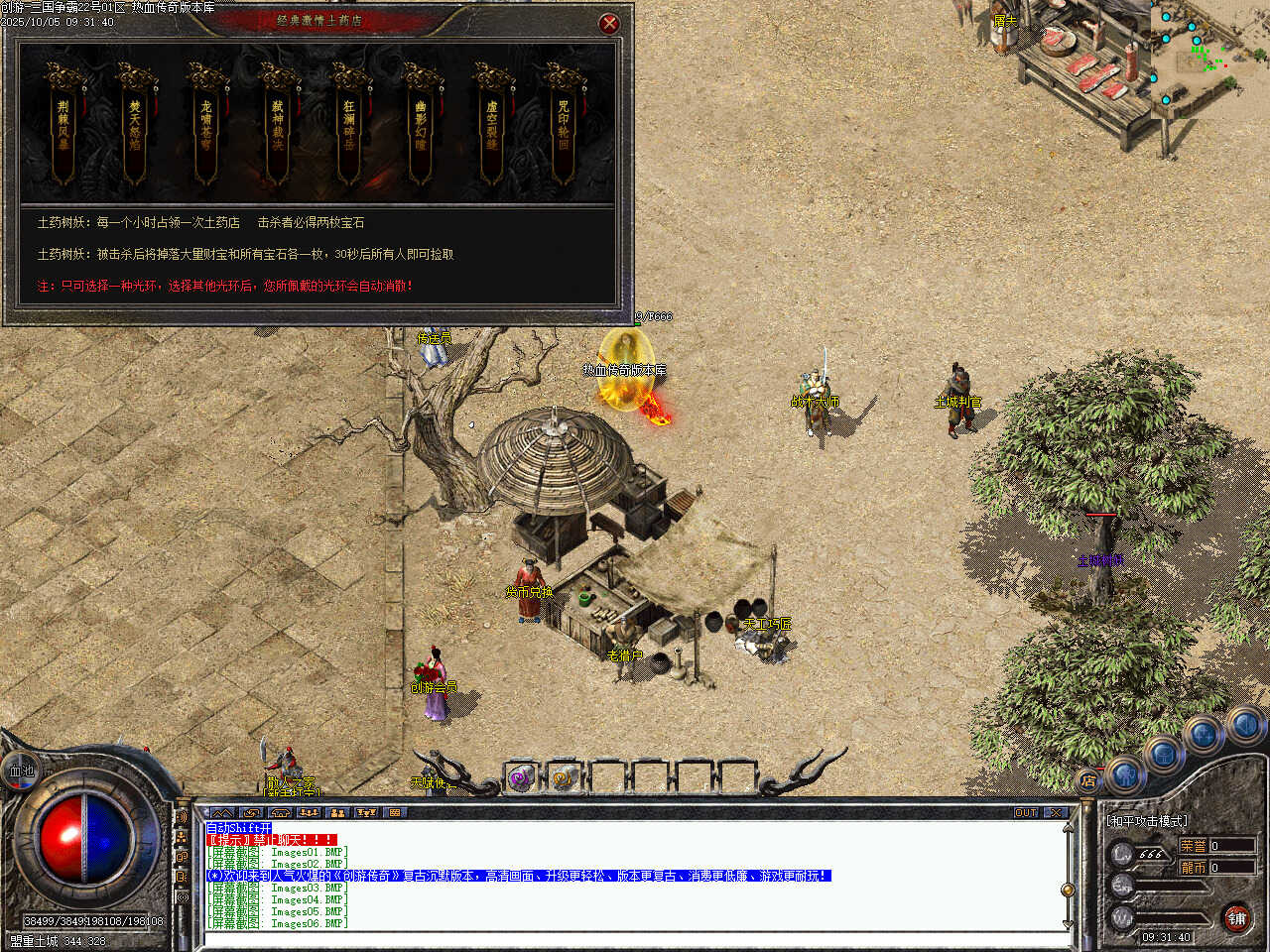Open the 血池 blood pool button
1270x952 pixels.
click(x=21, y=771)
